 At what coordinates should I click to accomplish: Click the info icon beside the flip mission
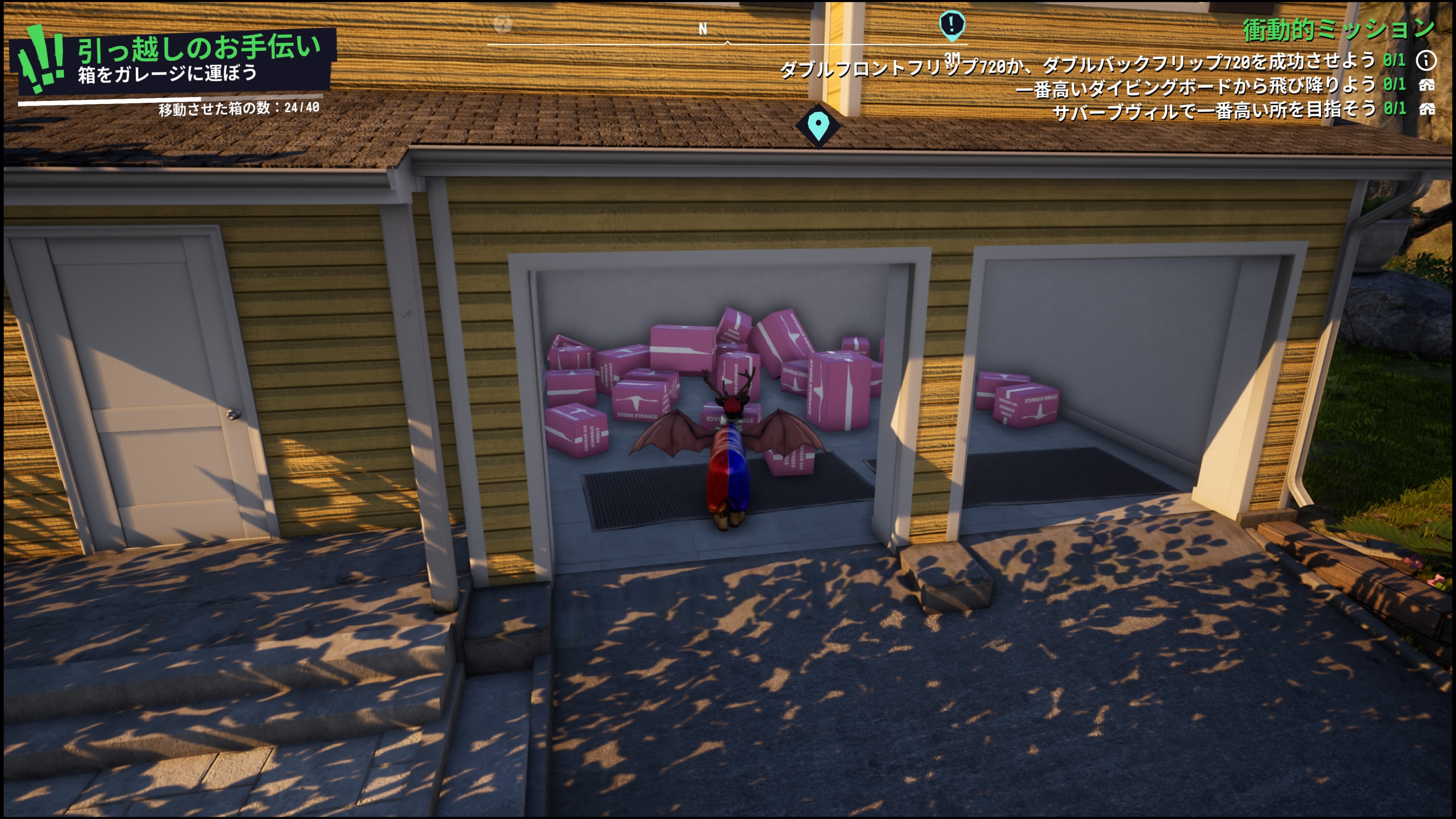pyautogui.click(x=1426, y=61)
